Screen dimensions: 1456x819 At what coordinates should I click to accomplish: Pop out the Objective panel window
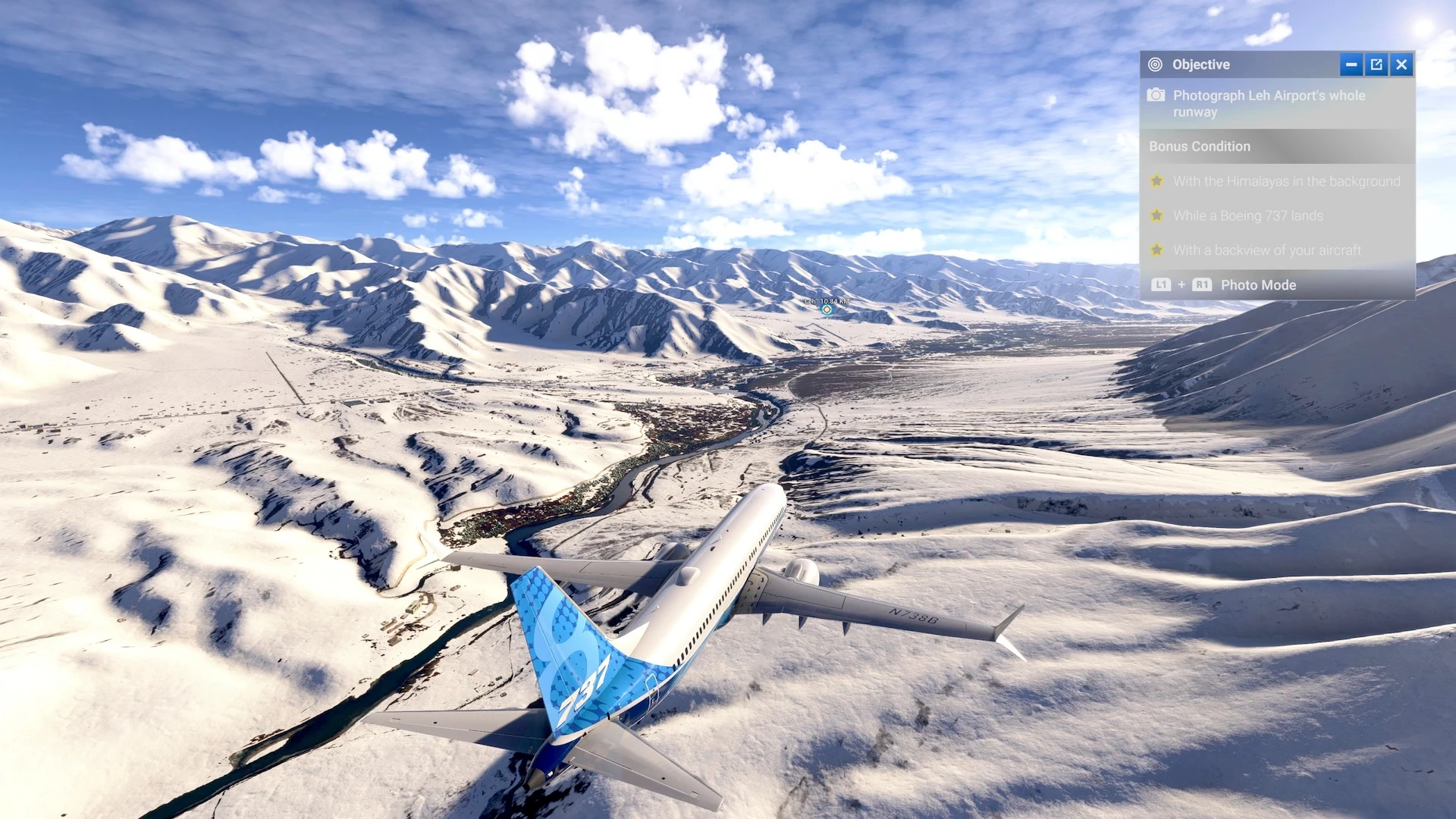(1376, 64)
